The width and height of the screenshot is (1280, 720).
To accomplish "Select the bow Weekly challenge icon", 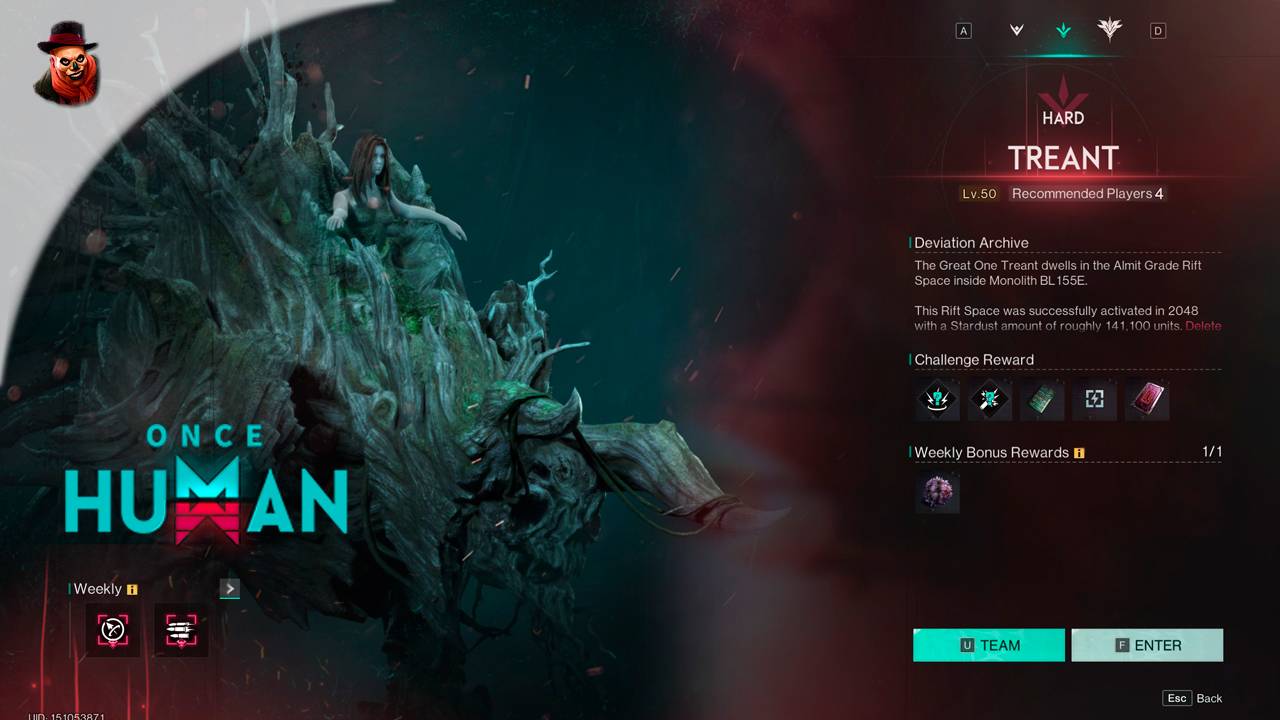I will 112,629.
